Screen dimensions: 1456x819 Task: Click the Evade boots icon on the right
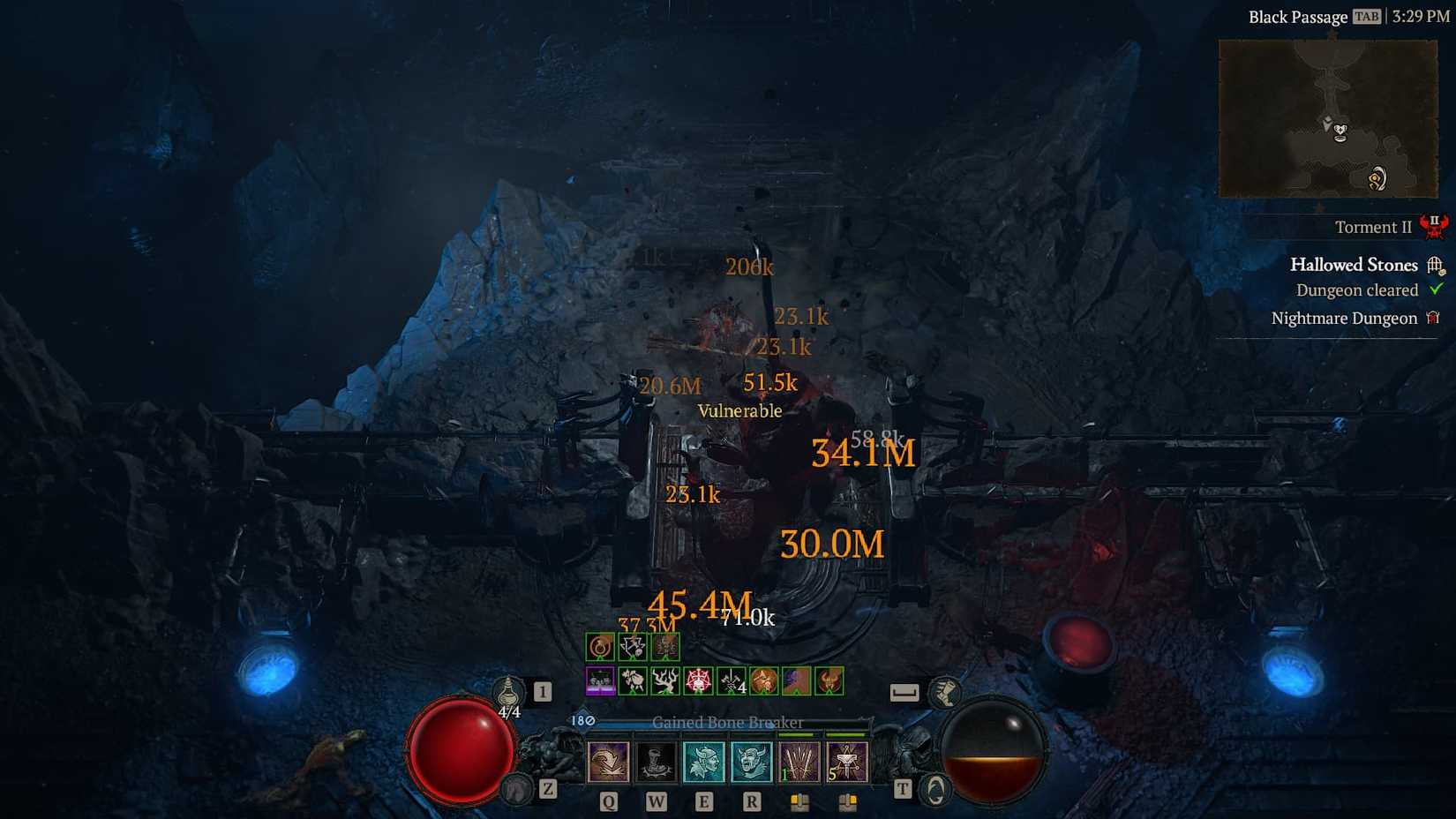click(x=947, y=694)
